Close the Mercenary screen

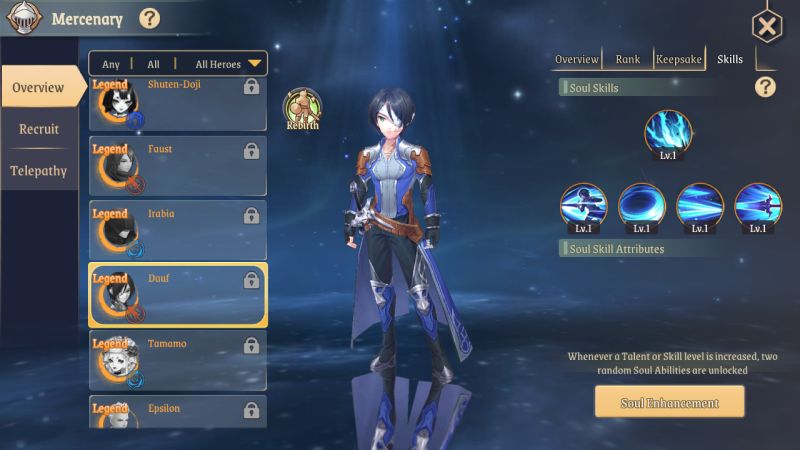coord(766,26)
